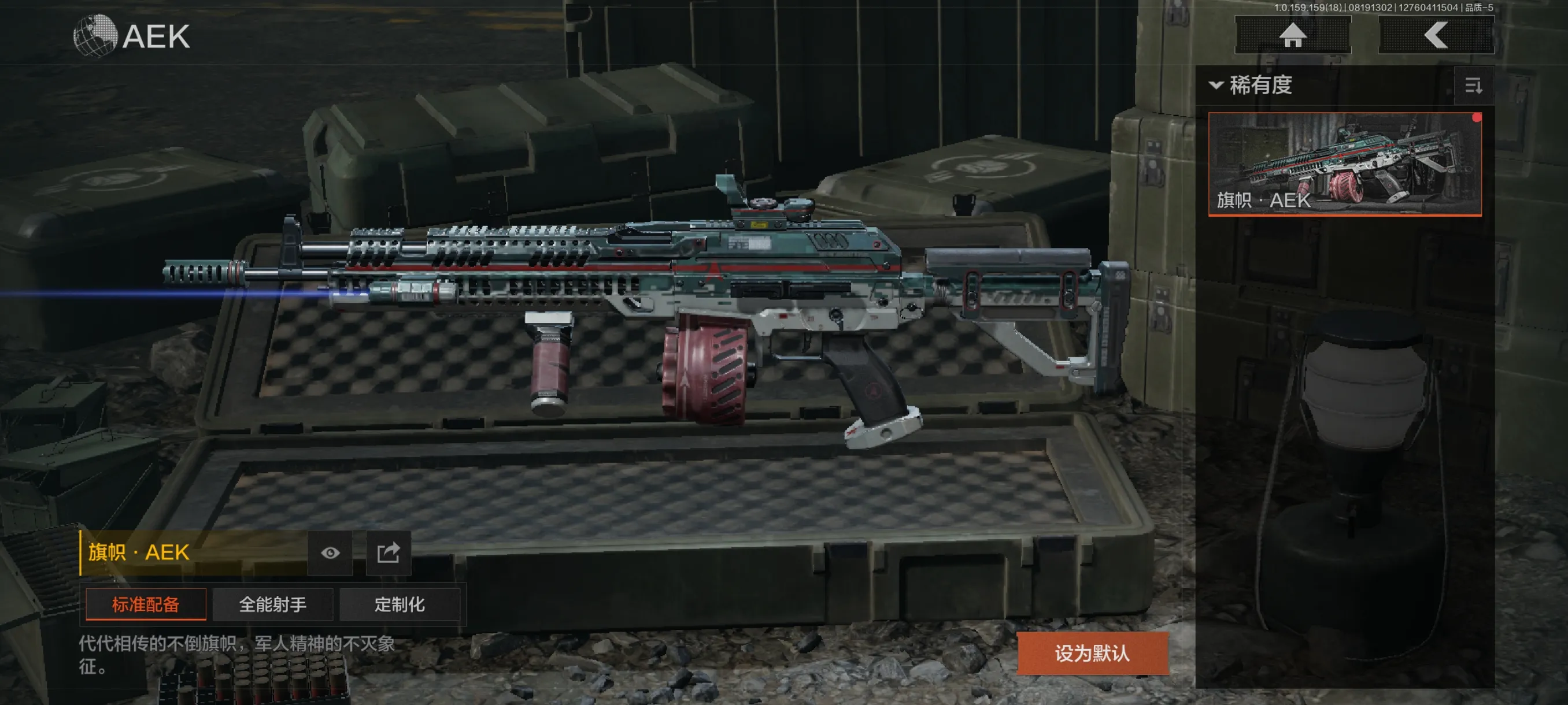Switch to the 全能射手 tab
Viewport: 1568px width, 705px height.
(x=273, y=604)
